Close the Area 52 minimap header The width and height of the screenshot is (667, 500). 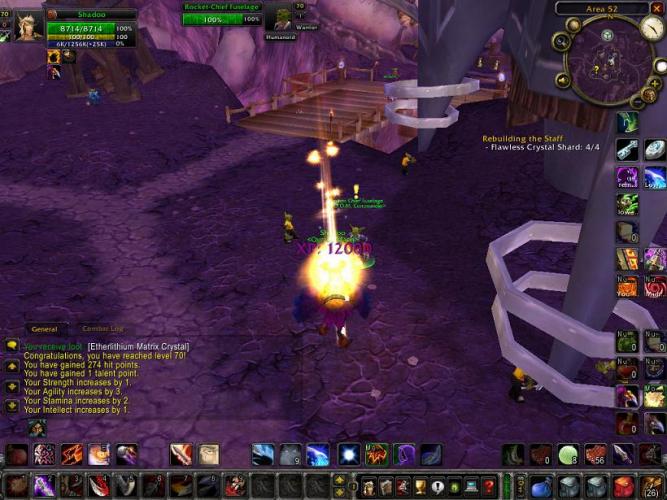coord(658,8)
